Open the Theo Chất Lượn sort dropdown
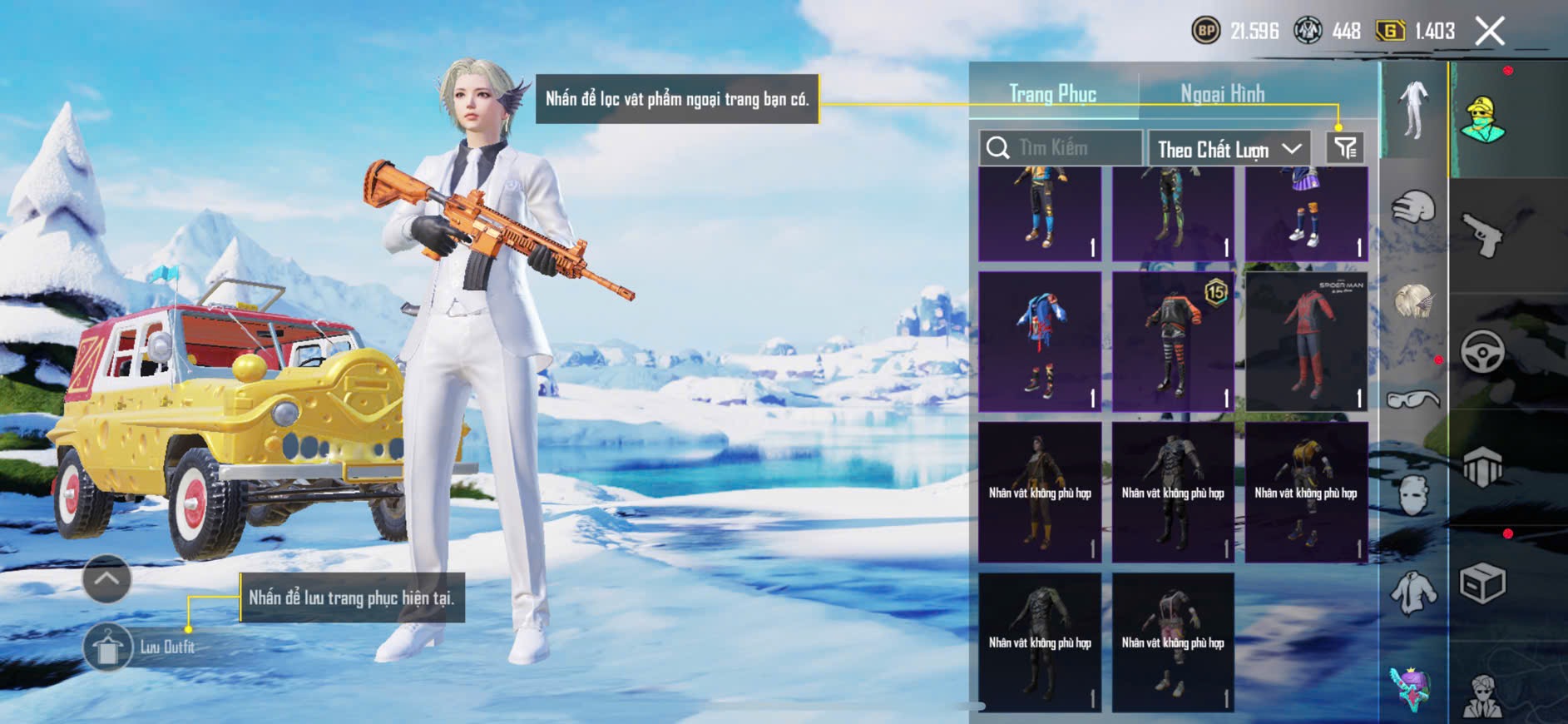 click(1228, 149)
